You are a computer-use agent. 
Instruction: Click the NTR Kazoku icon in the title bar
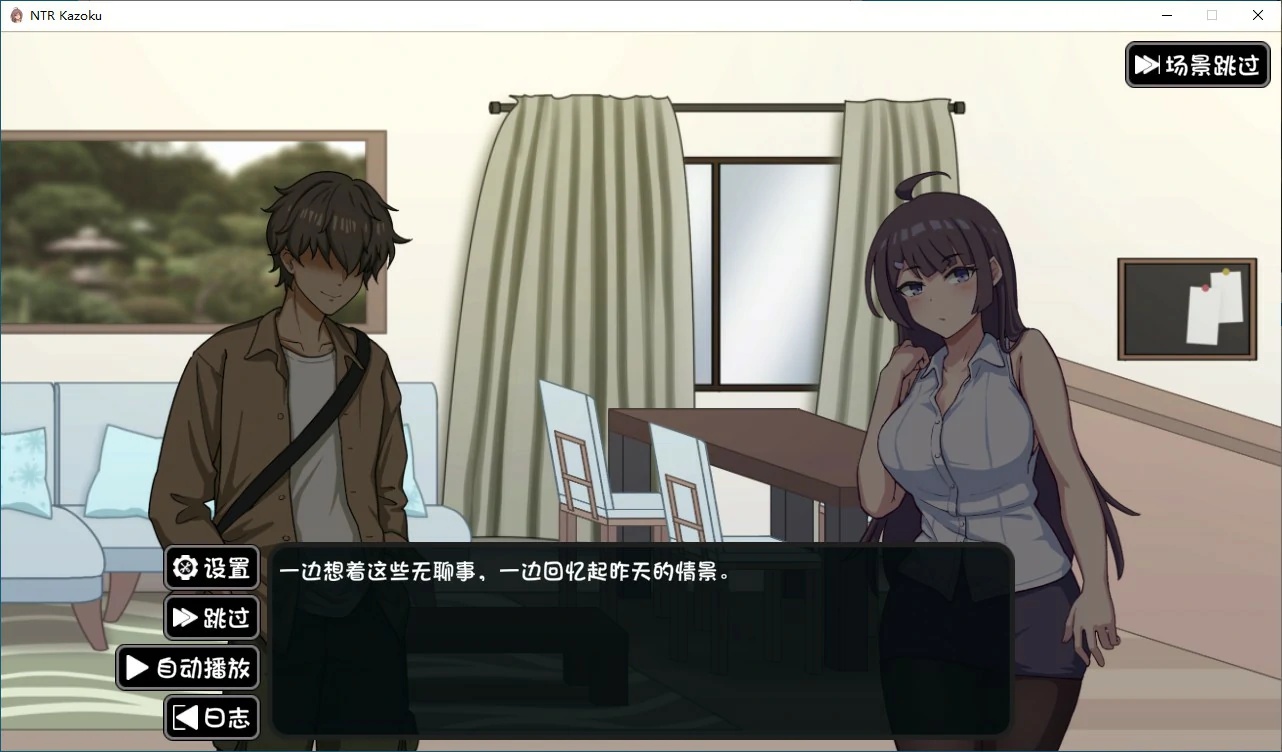(14, 14)
